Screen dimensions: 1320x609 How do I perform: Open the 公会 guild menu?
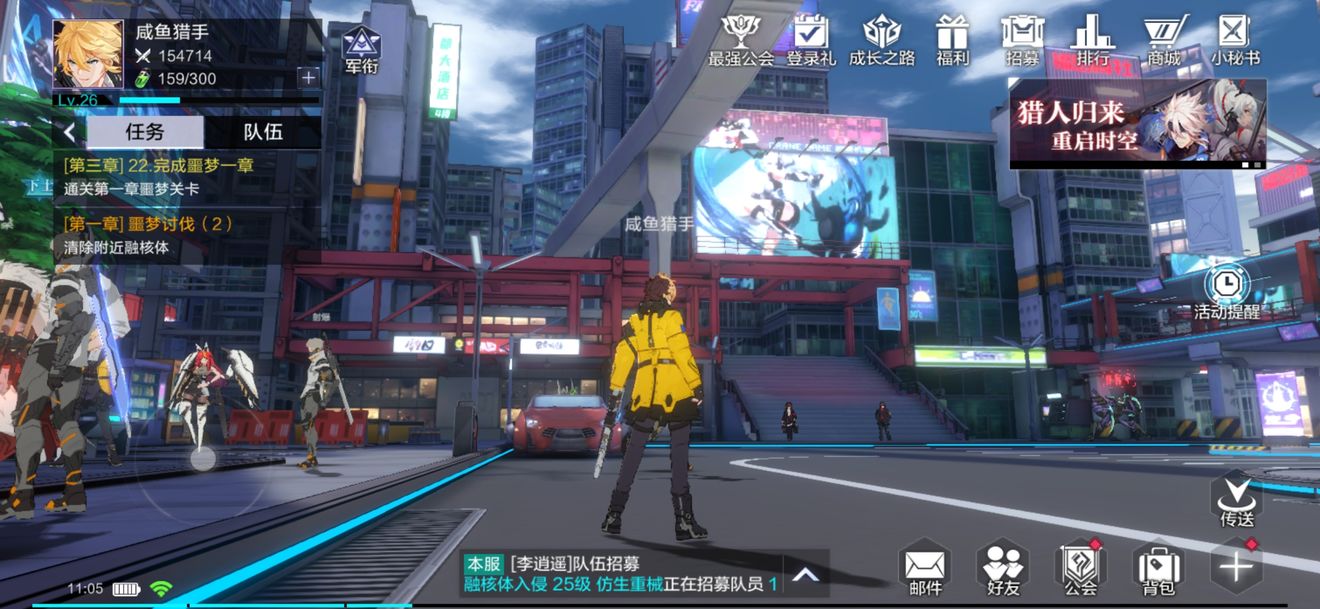pos(1080,569)
